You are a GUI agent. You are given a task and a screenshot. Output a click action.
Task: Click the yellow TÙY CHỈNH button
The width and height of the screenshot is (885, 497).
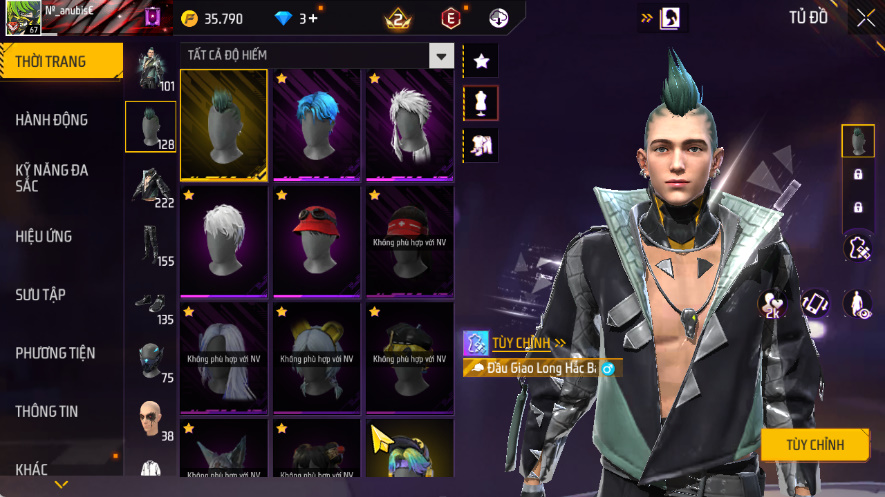[x=814, y=445]
